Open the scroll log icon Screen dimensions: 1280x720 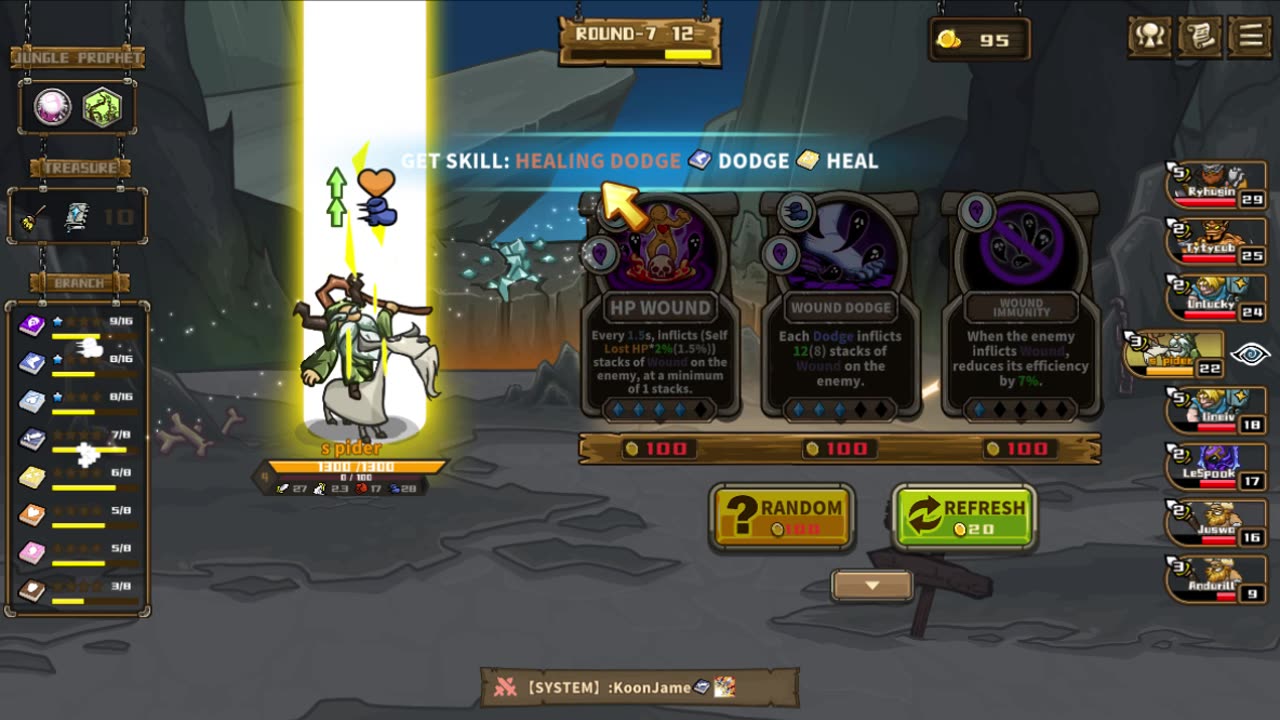click(x=1200, y=37)
